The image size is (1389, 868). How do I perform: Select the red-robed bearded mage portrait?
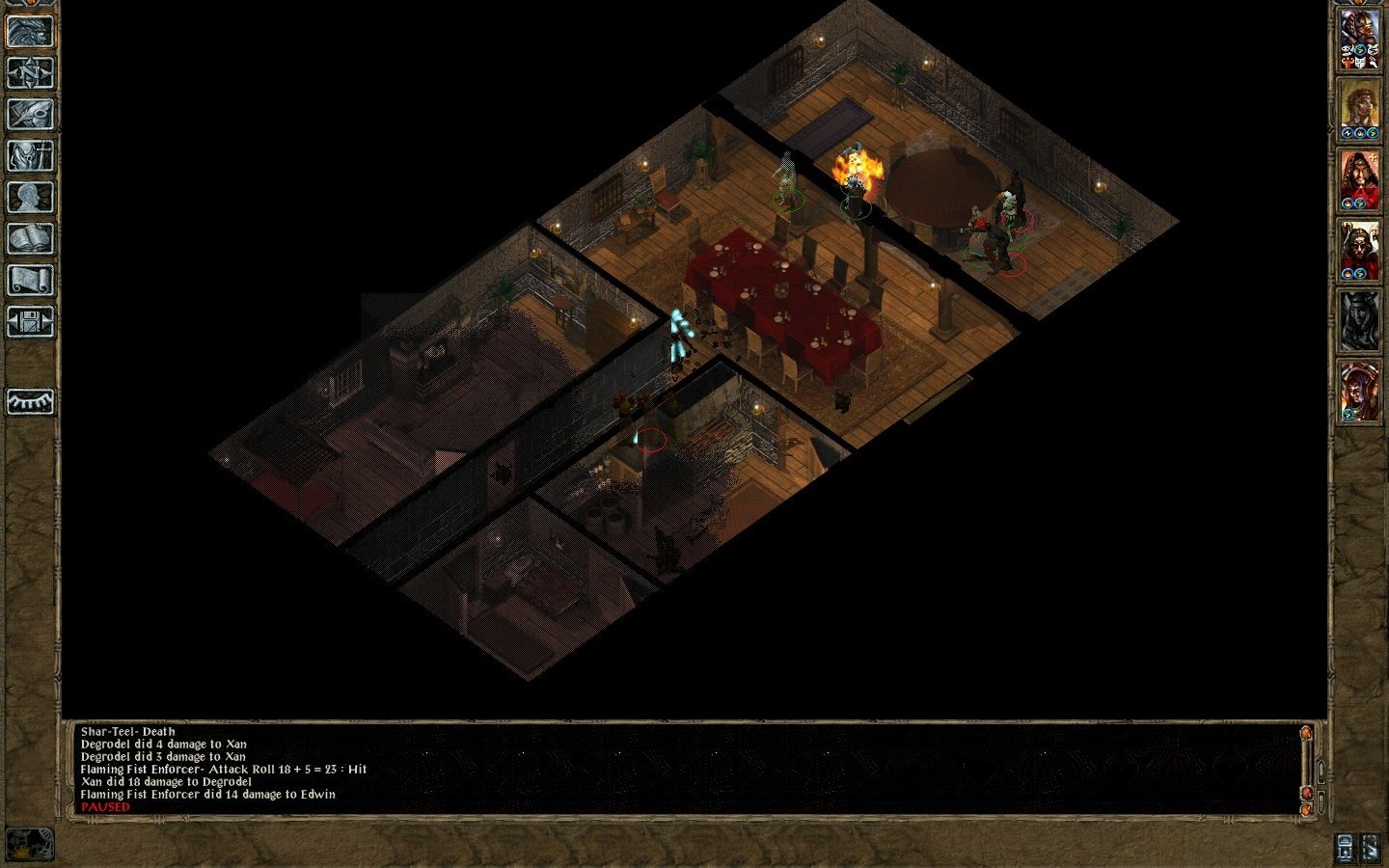click(x=1359, y=252)
